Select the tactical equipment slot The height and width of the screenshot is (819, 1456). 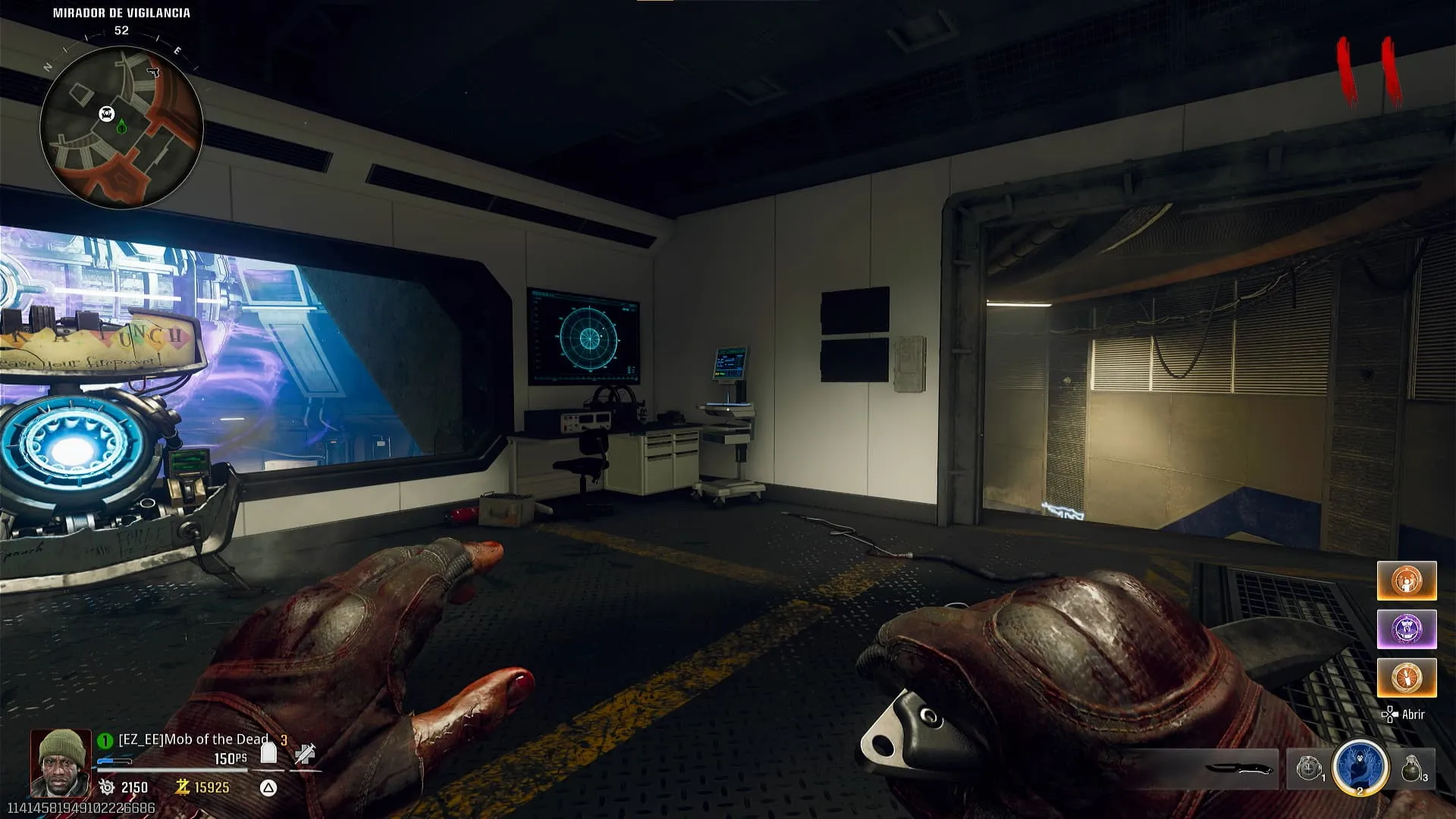(x=1309, y=768)
